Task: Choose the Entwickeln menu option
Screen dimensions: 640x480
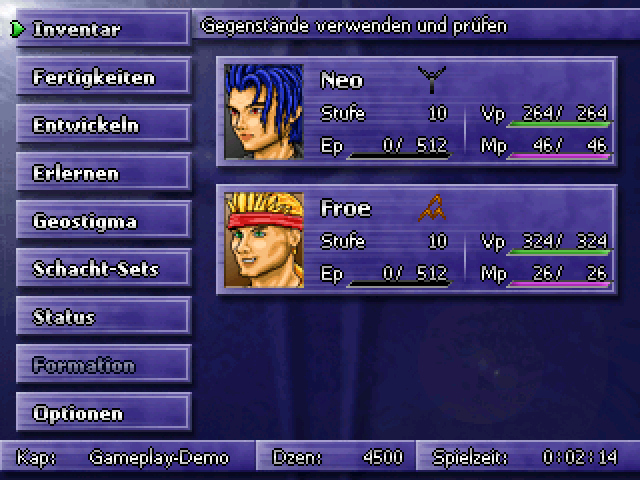Action: coord(101,125)
